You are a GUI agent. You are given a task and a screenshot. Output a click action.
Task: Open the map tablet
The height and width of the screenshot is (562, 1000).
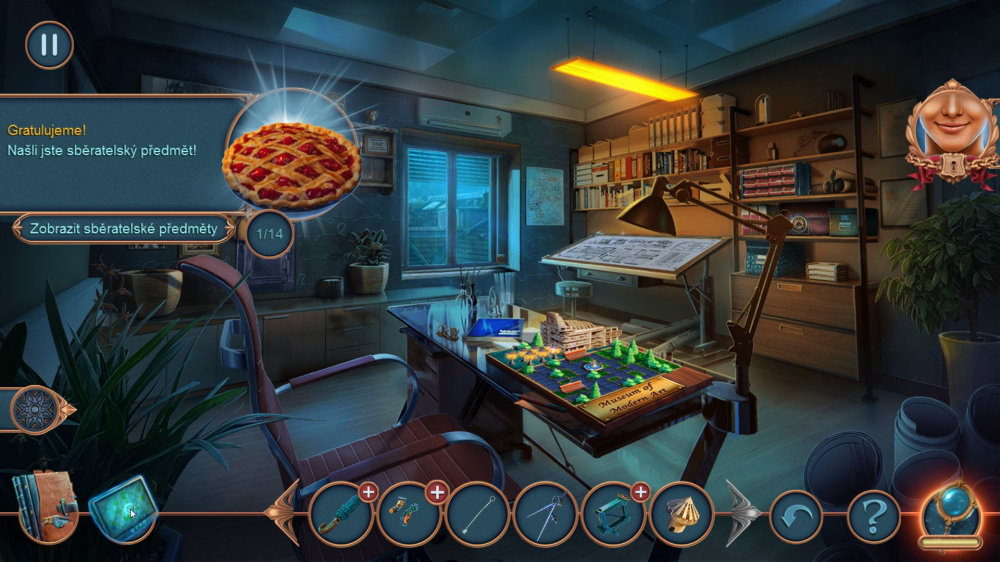click(x=123, y=508)
